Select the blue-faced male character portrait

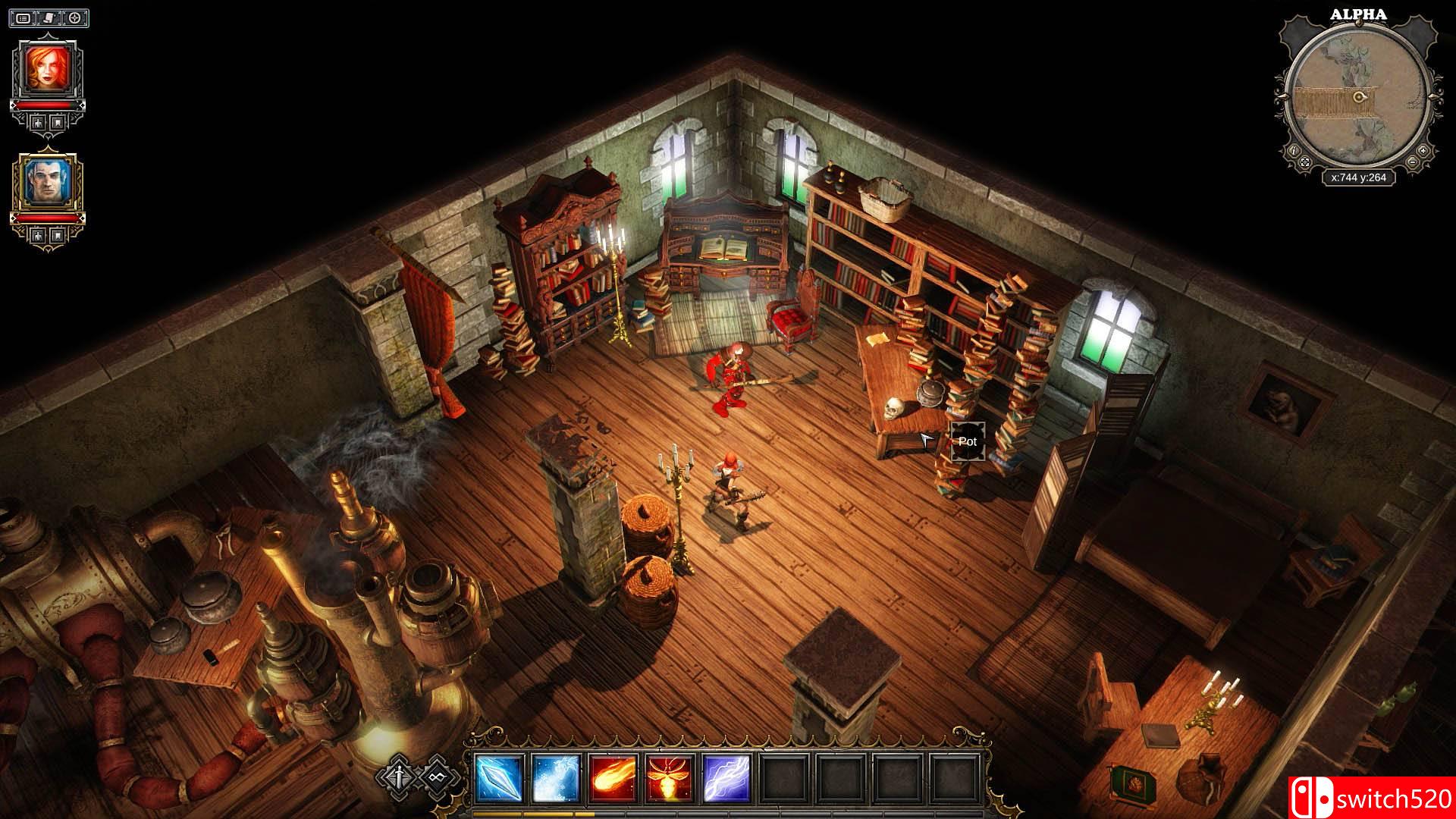click(x=49, y=180)
